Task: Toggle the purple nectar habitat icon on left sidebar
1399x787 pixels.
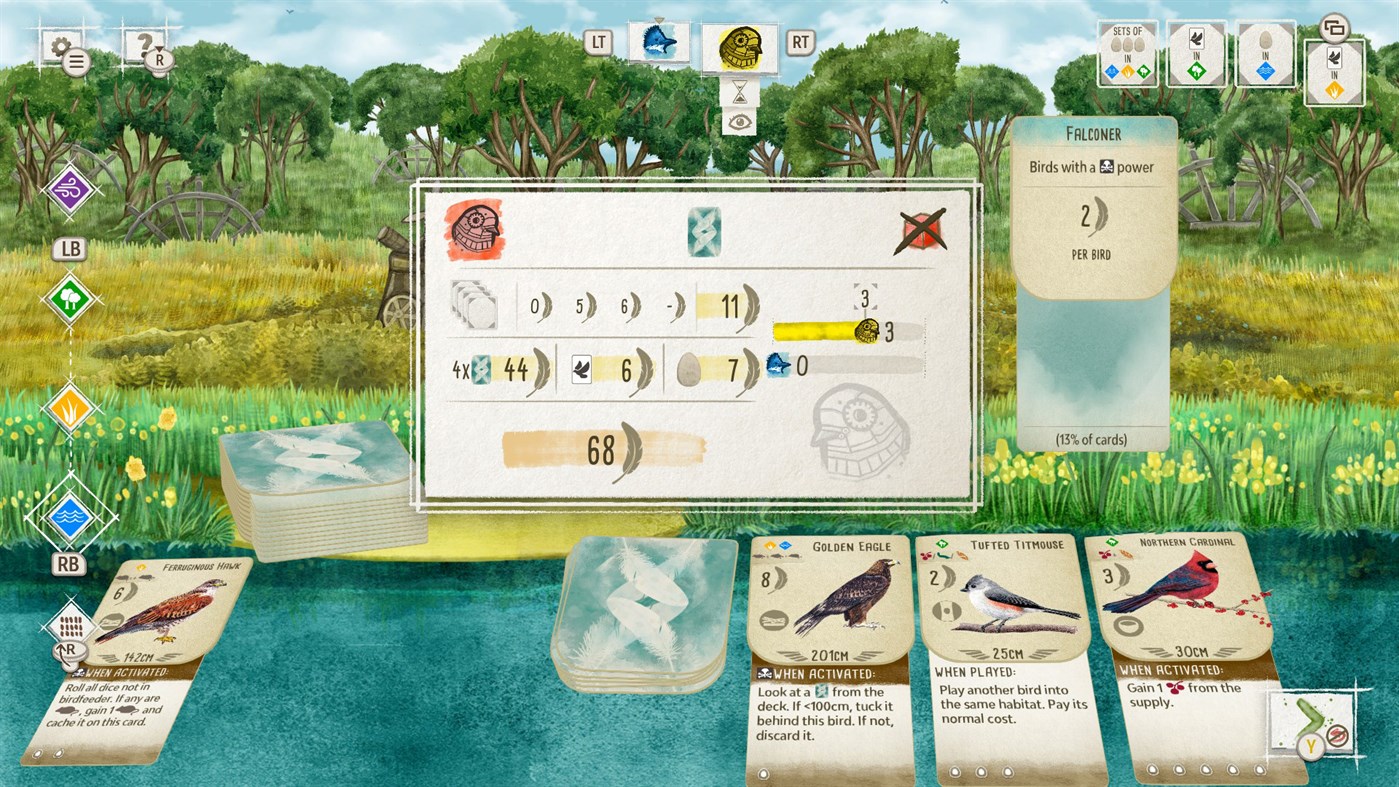Action: [70, 188]
